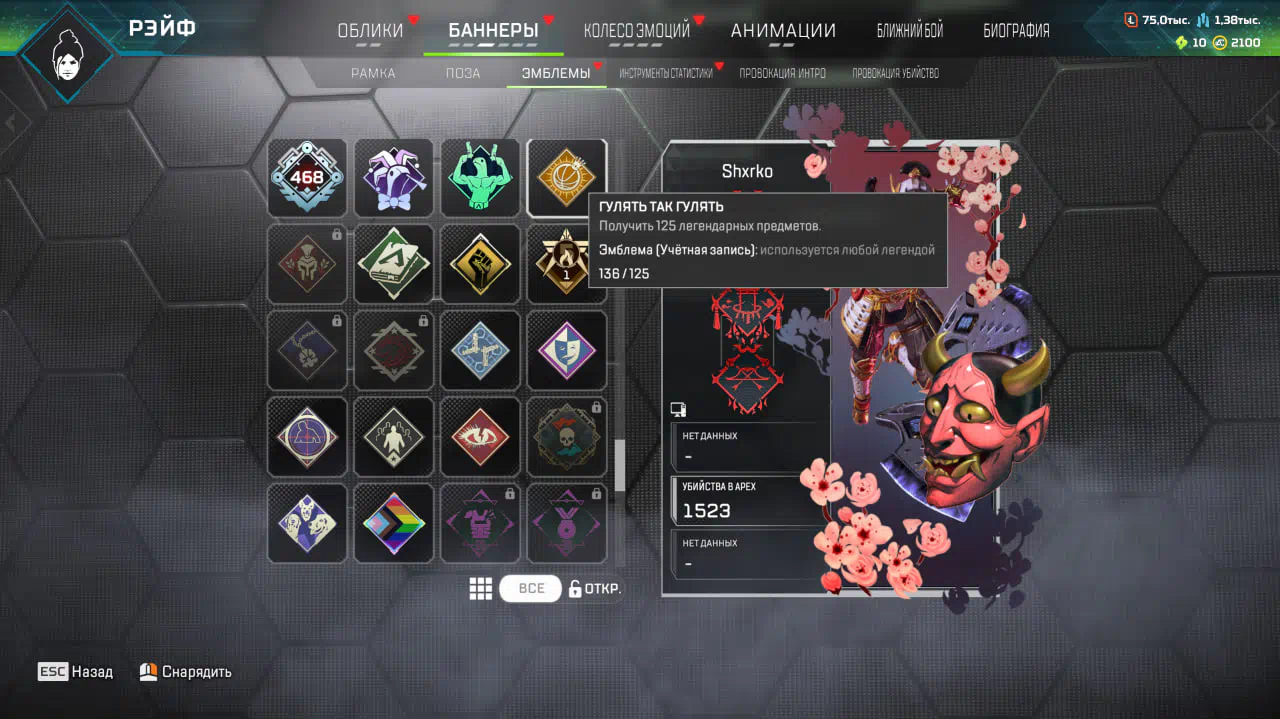Select the level 468 emblem
The height and width of the screenshot is (719, 1280).
307,178
